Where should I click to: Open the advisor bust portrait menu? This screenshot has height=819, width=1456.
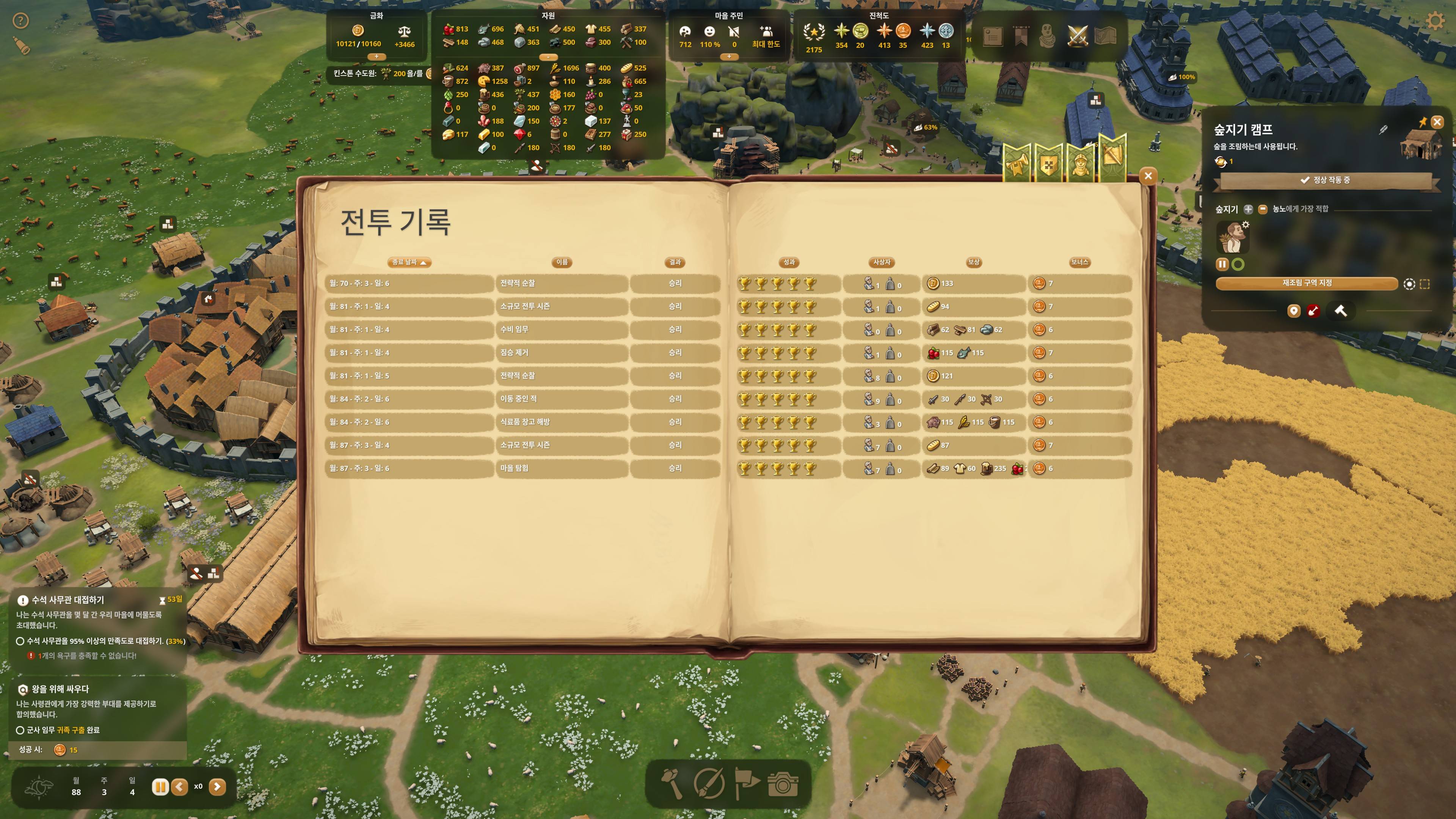pyautogui.click(x=1047, y=37)
